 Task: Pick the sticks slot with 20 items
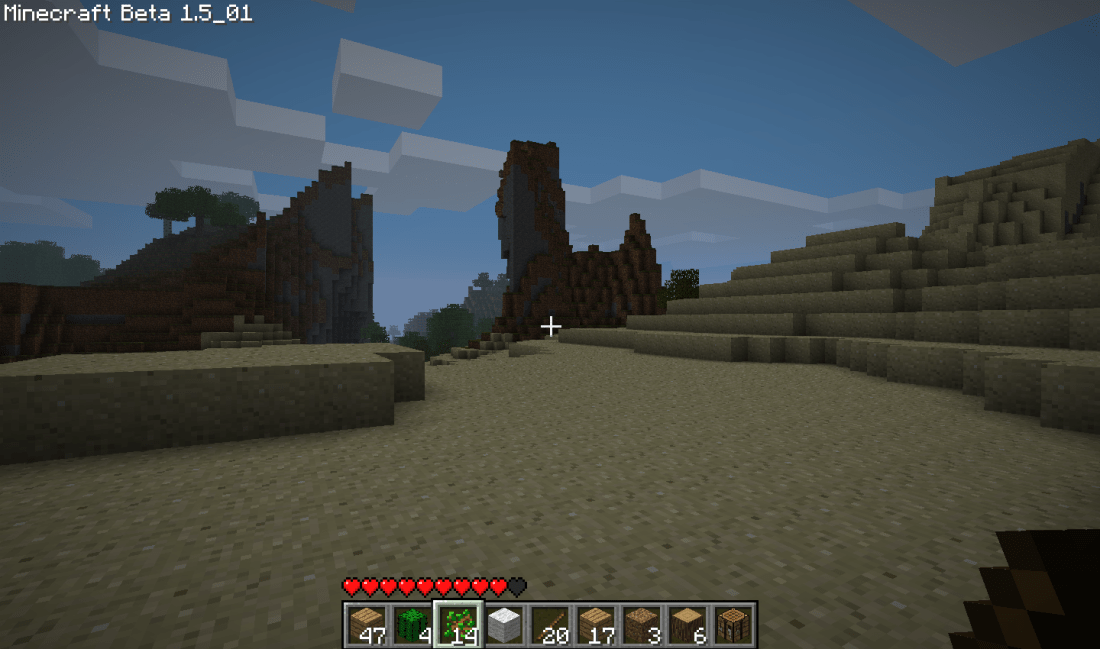(550, 624)
